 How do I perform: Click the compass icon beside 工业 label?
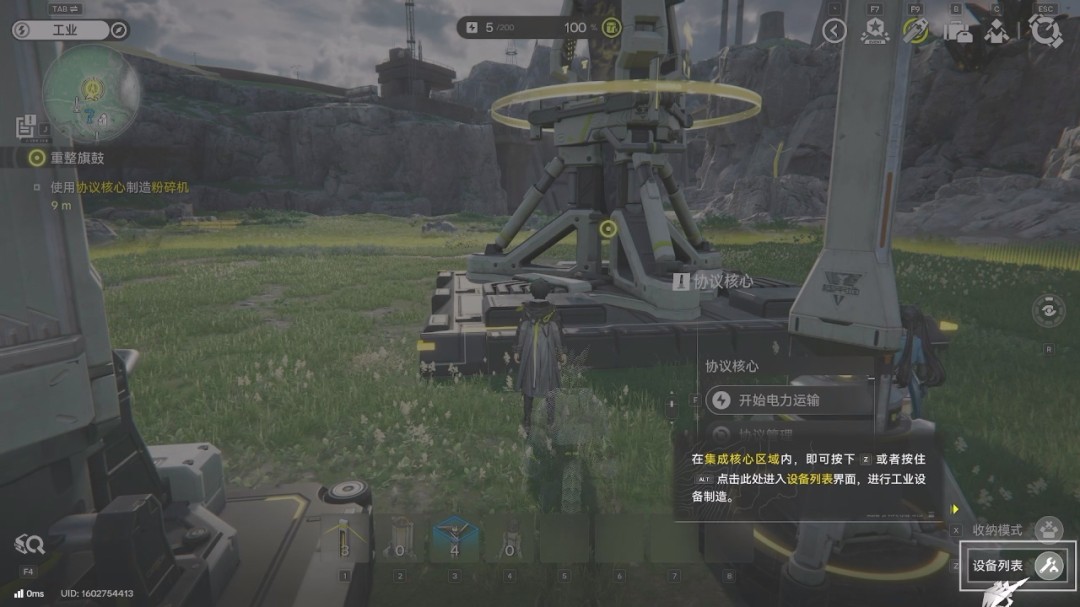[x=119, y=30]
